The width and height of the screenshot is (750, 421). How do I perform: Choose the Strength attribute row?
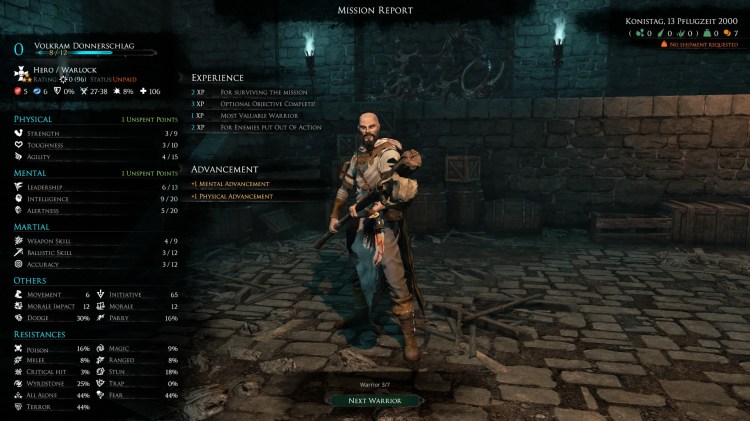click(96, 134)
